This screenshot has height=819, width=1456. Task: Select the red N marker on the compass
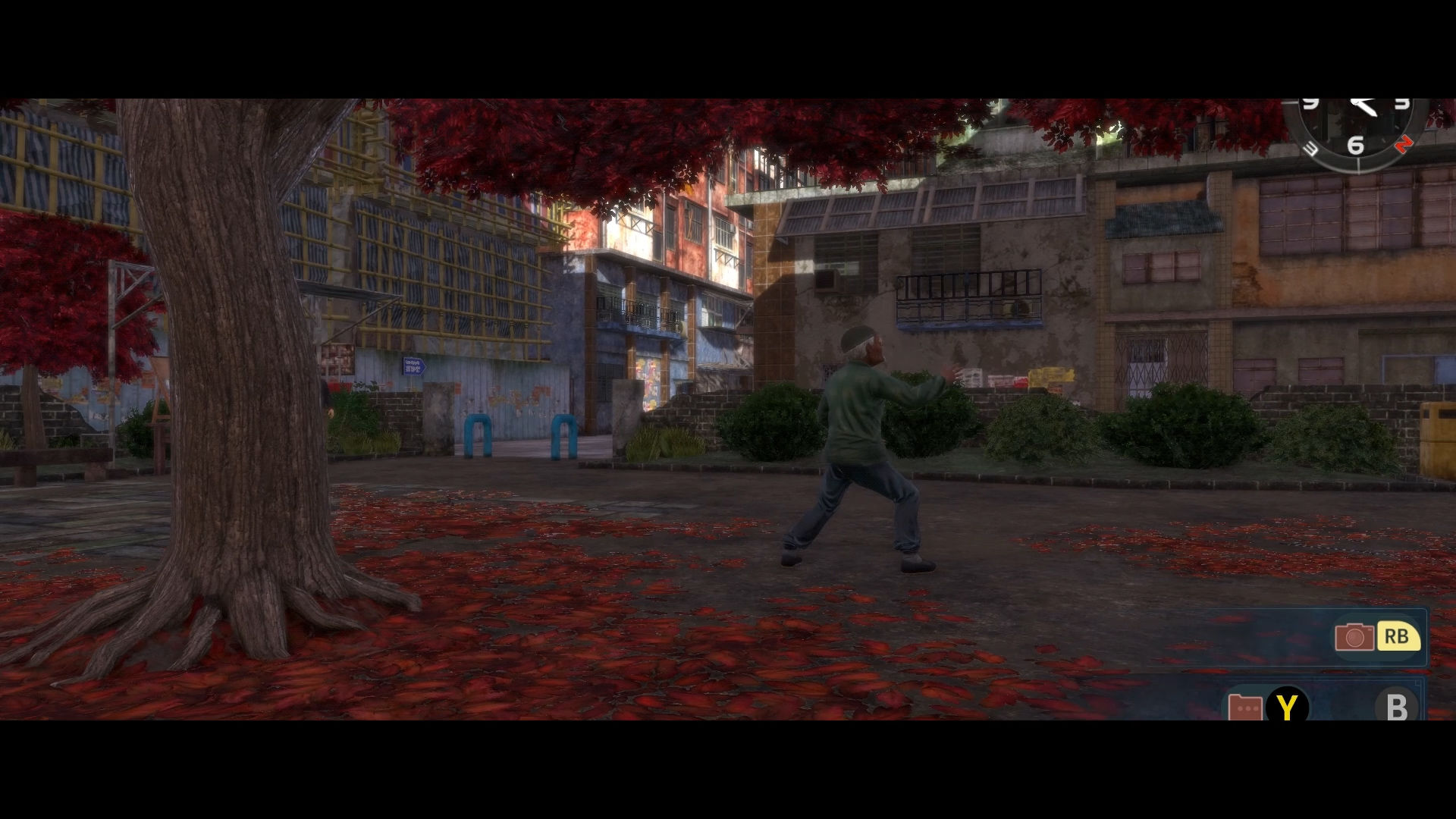click(x=1404, y=144)
